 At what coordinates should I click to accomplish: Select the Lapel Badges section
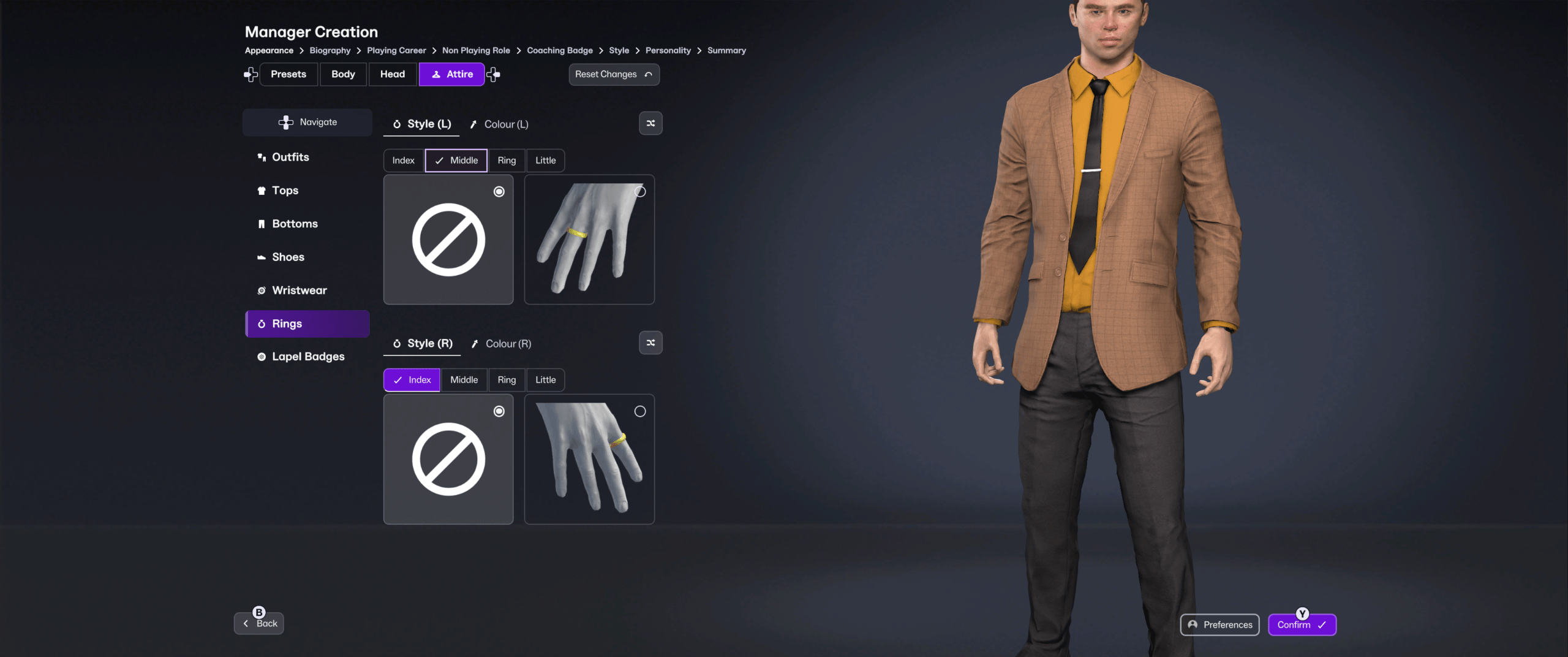pos(308,356)
